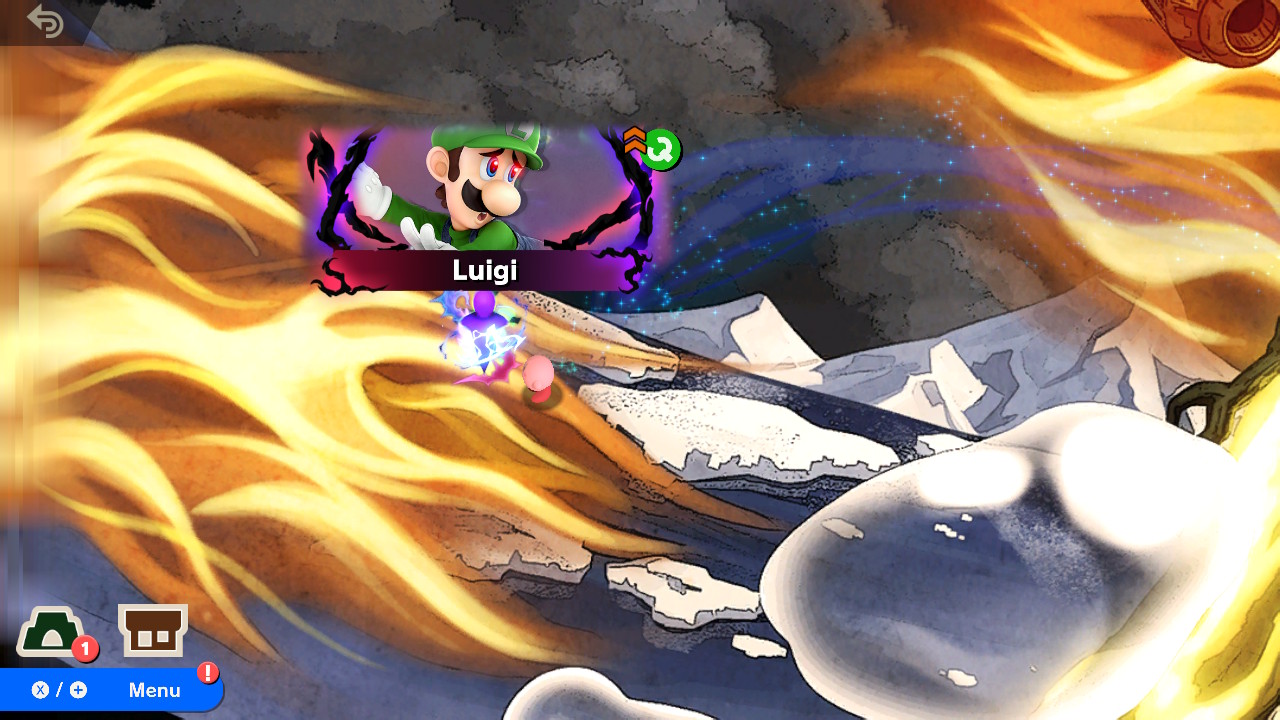
Task: Open the shop building icon
Action: pyautogui.click(x=153, y=631)
